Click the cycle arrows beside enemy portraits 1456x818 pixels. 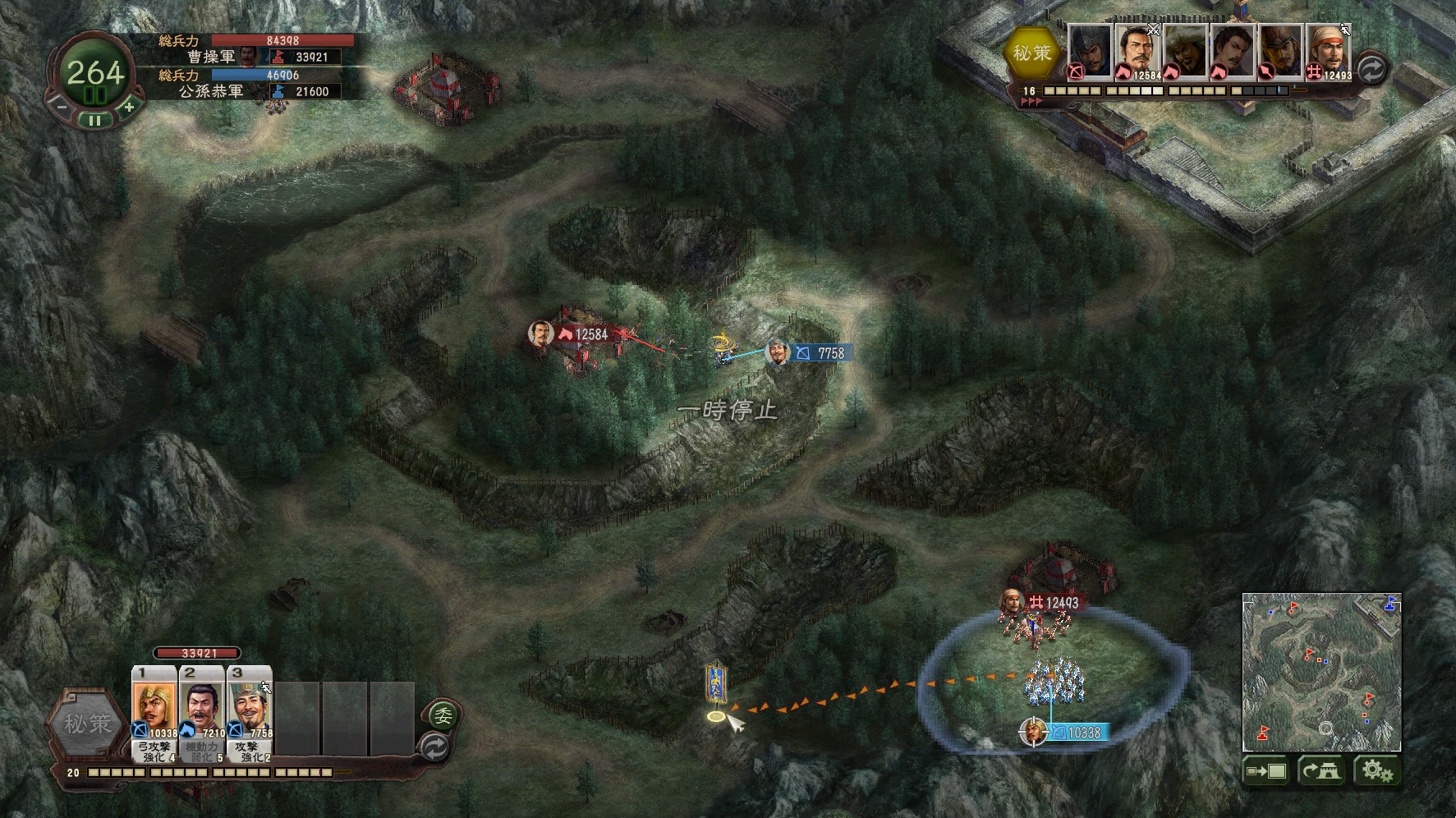tap(1371, 70)
